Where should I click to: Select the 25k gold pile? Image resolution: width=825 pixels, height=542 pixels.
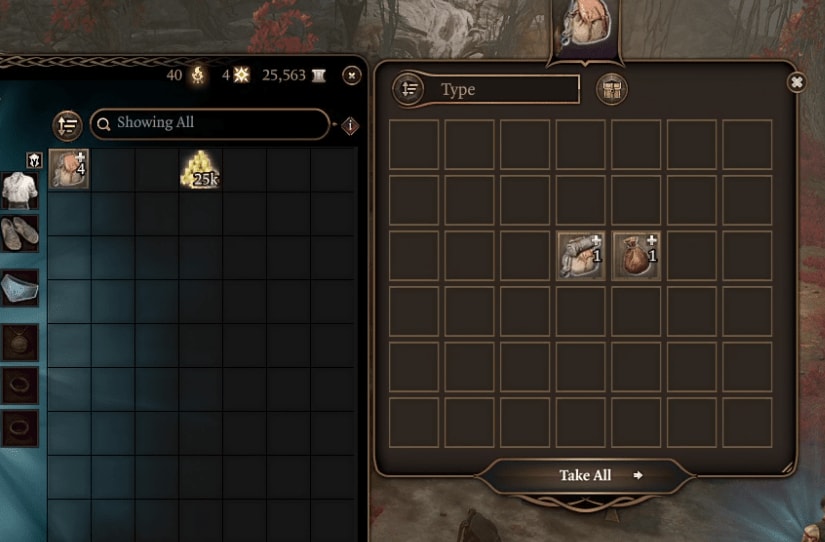200,169
